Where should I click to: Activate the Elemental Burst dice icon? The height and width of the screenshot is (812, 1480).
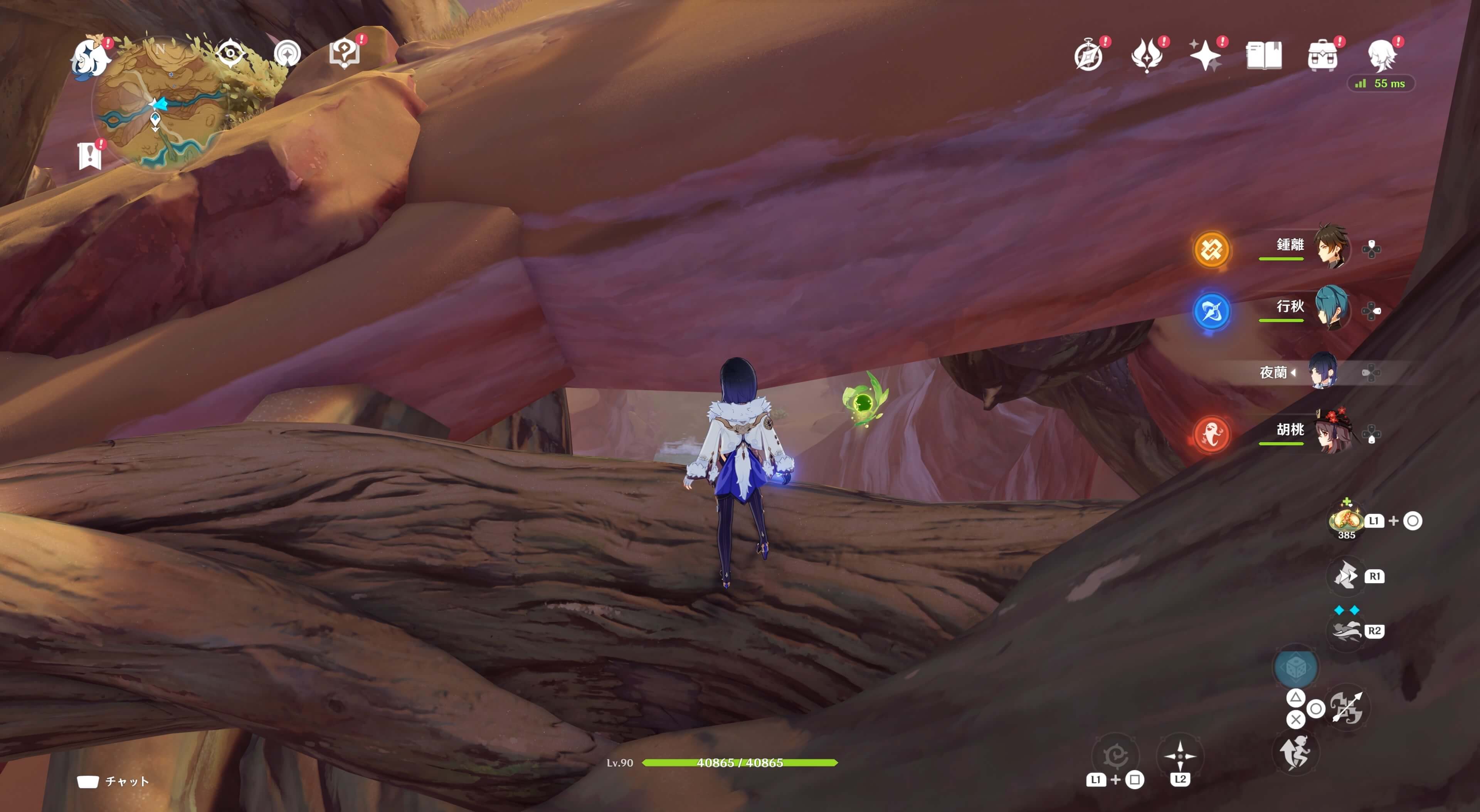click(x=1295, y=668)
